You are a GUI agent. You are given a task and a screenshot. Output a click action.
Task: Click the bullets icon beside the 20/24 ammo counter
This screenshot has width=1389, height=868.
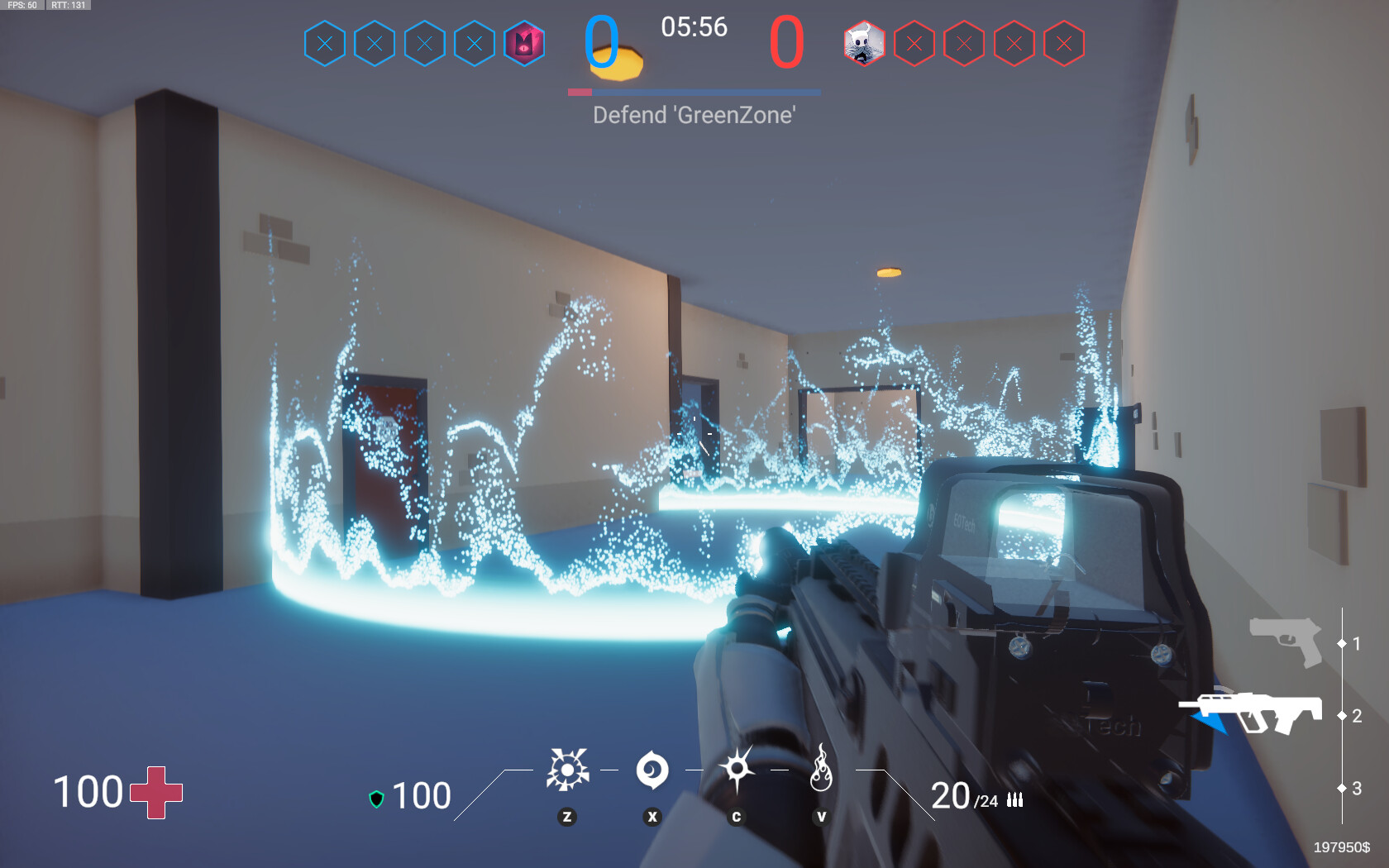coord(1015,799)
